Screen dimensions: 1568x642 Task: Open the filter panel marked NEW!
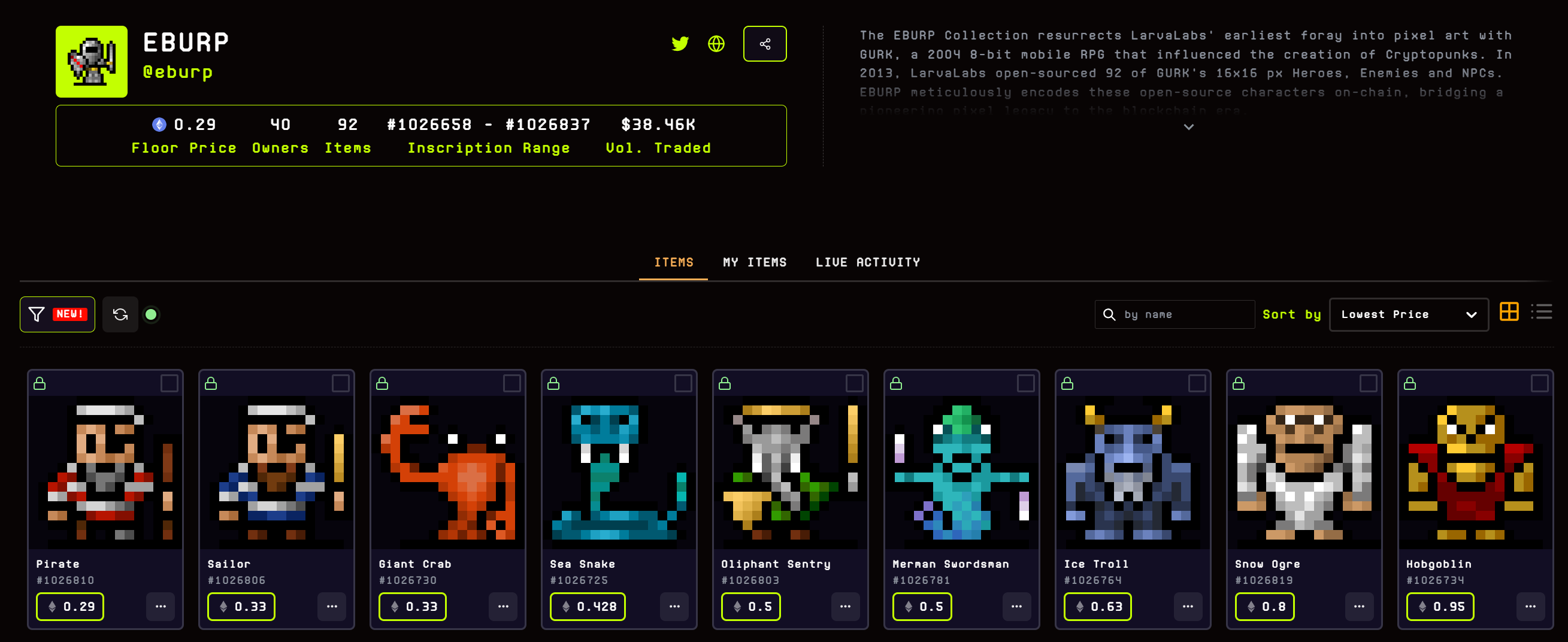(x=57, y=314)
